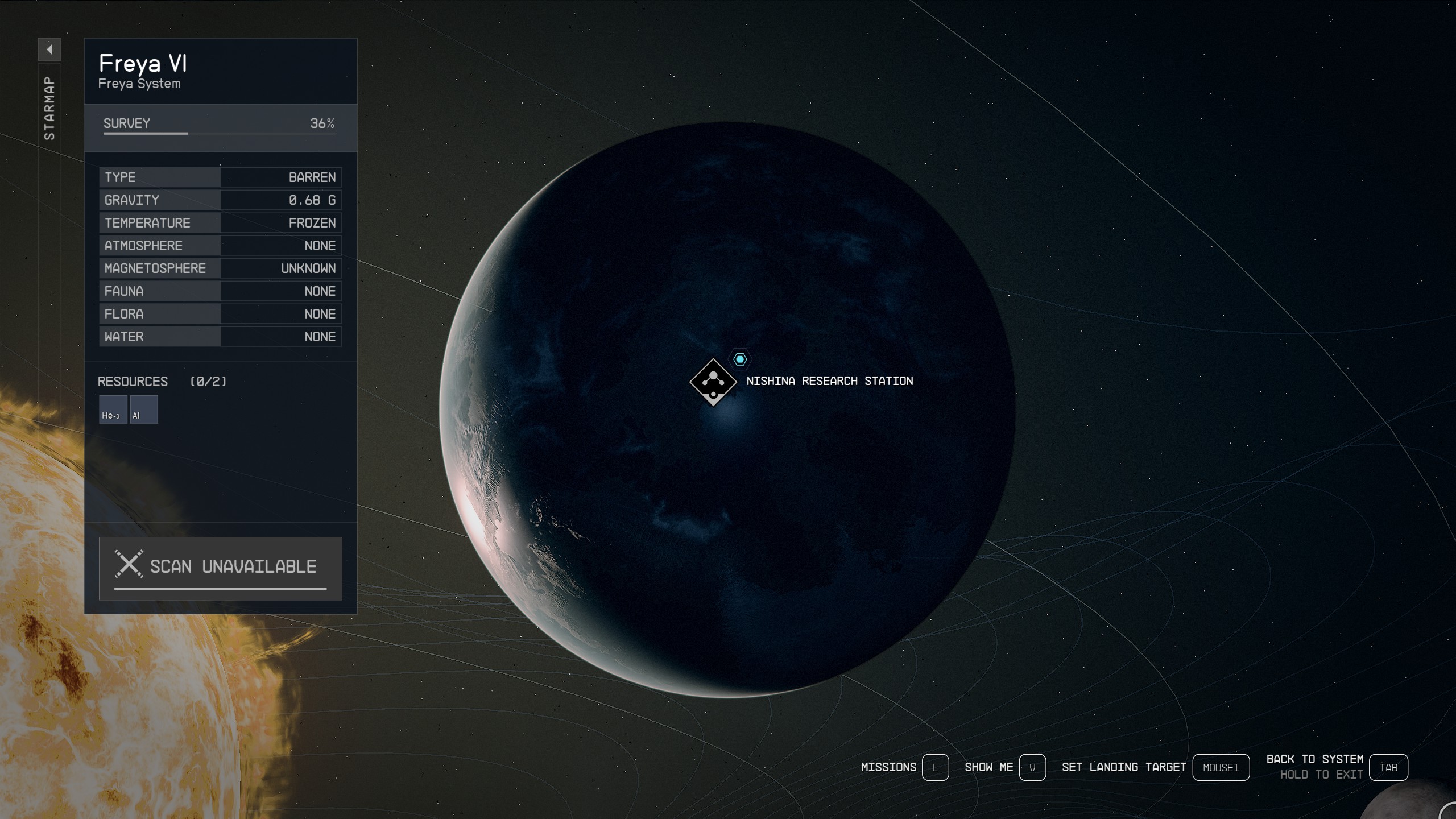Click the X icon on Scan Unavailable

pos(130,565)
